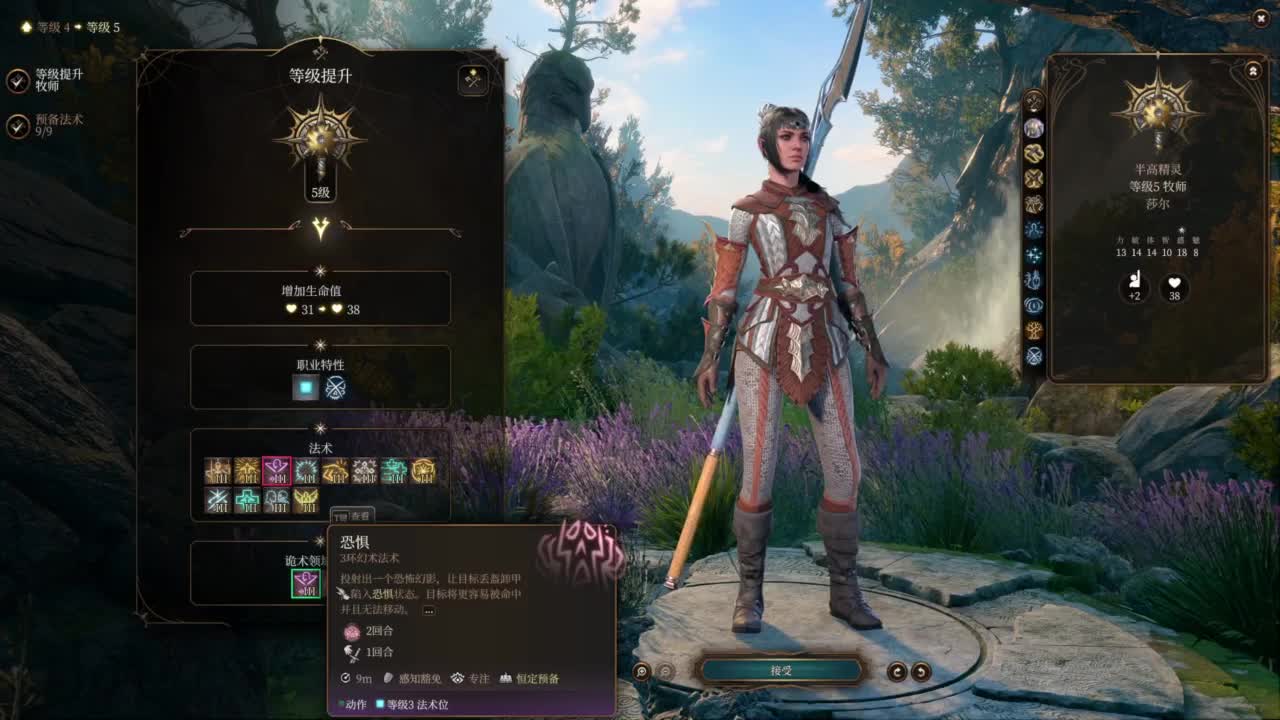Collapse the character summary panel with arrow
1280x720 pixels.
(1253, 71)
